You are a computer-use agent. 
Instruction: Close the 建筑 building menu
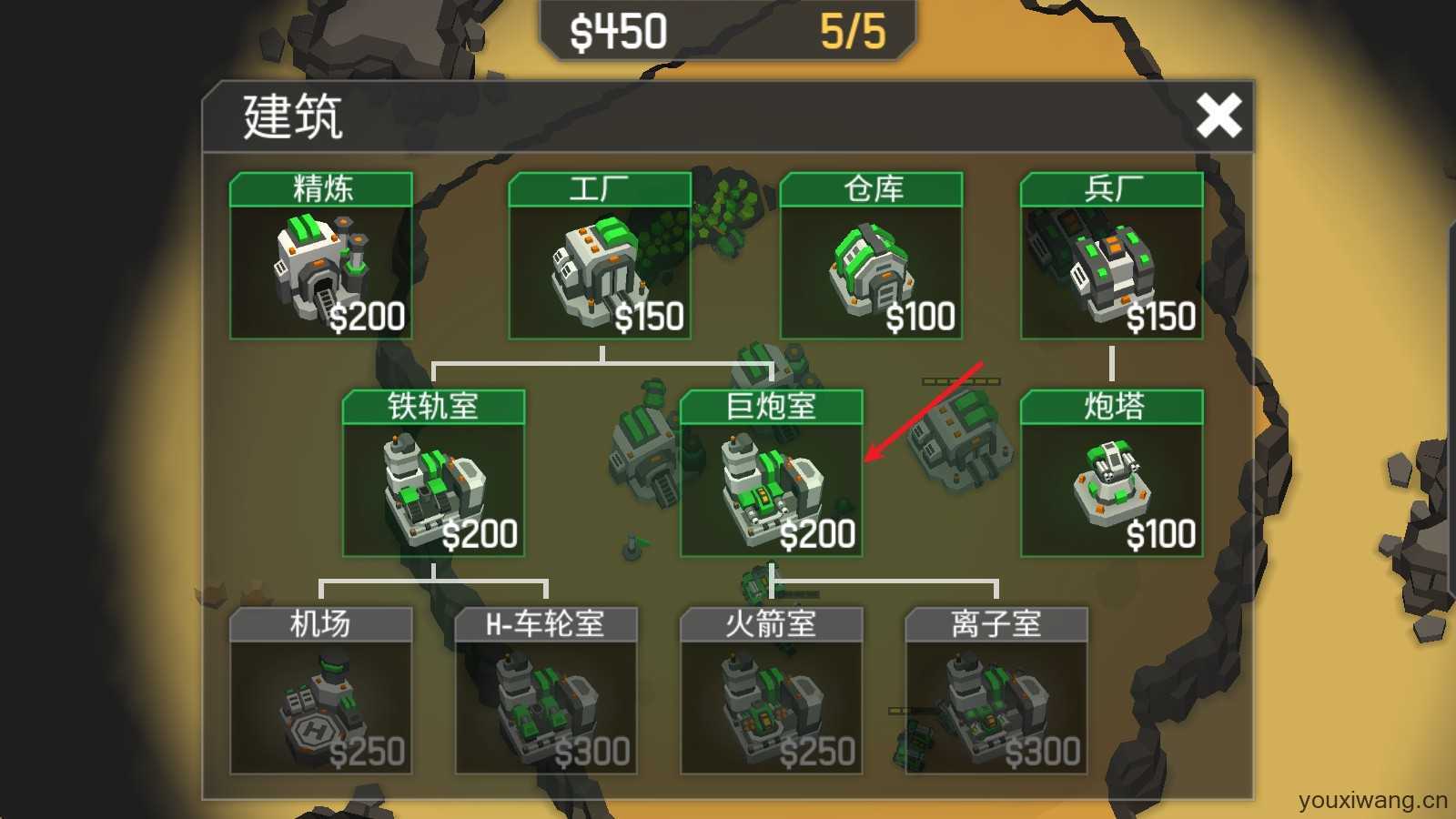tap(1220, 116)
